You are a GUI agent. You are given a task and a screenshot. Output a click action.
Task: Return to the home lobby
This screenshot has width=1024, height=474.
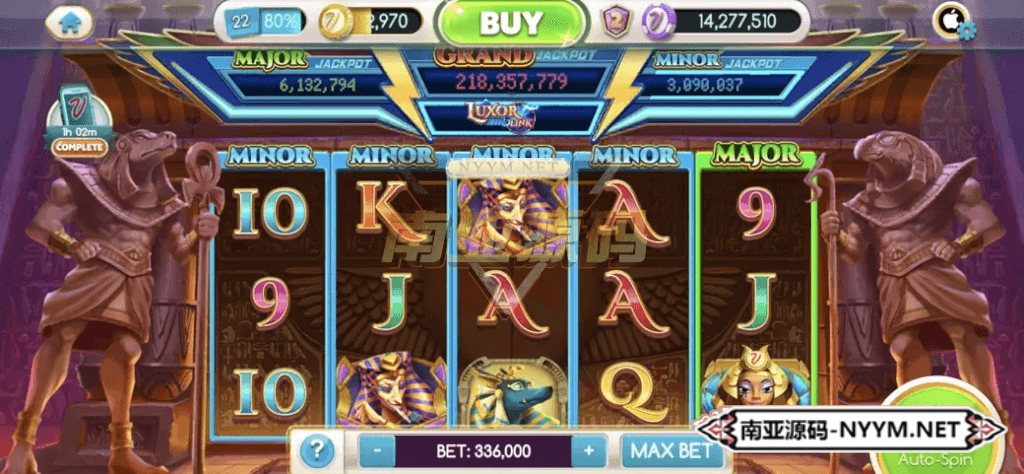[68, 22]
